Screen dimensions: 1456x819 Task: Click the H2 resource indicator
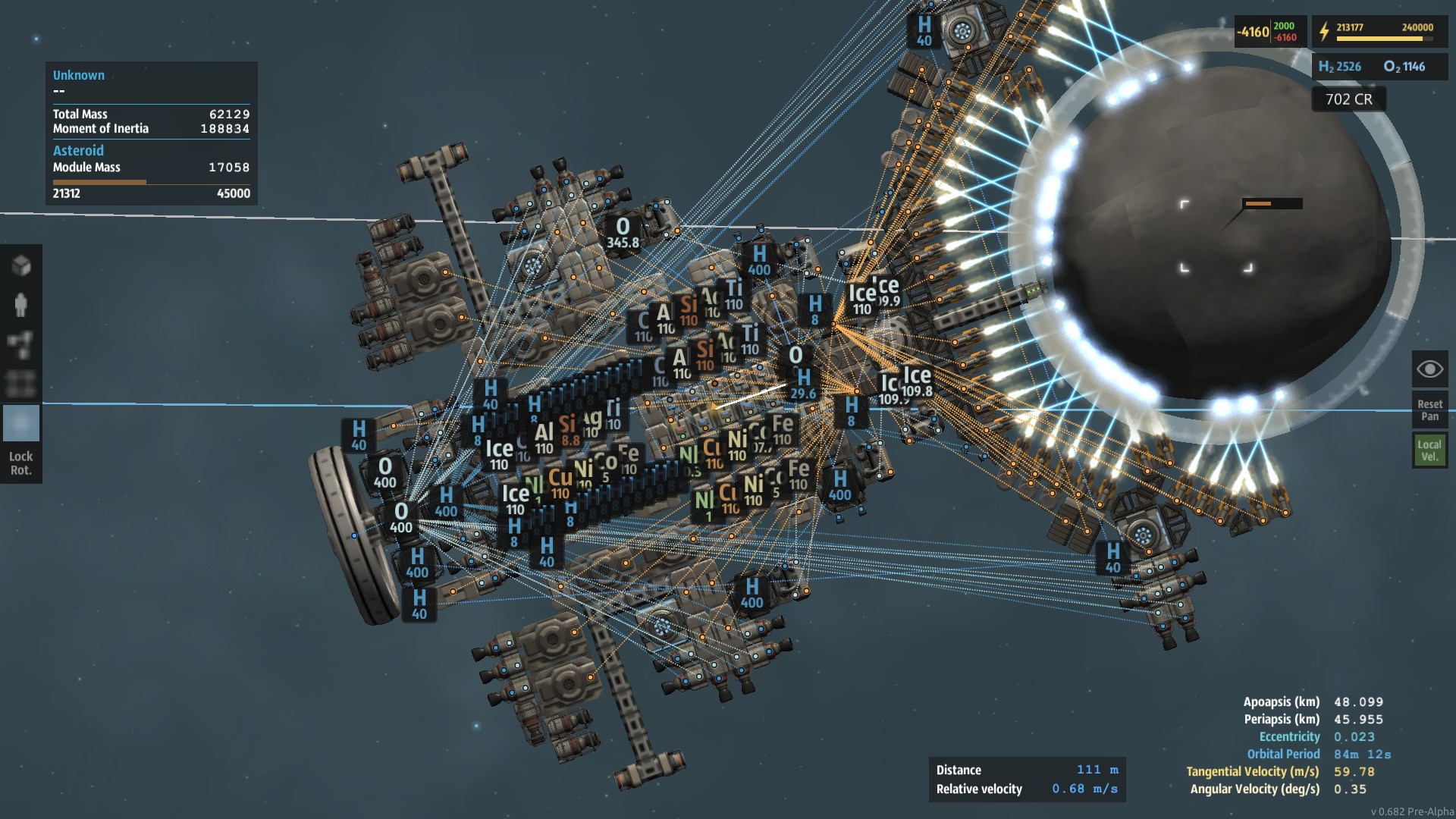pos(1338,67)
